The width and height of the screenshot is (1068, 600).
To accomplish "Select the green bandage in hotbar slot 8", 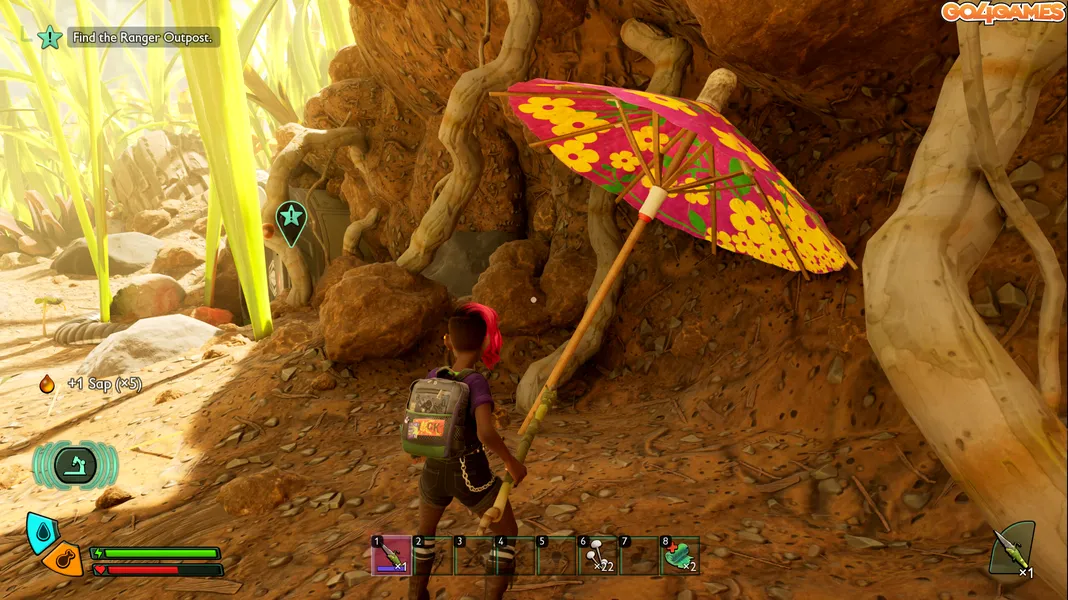I will coord(680,556).
